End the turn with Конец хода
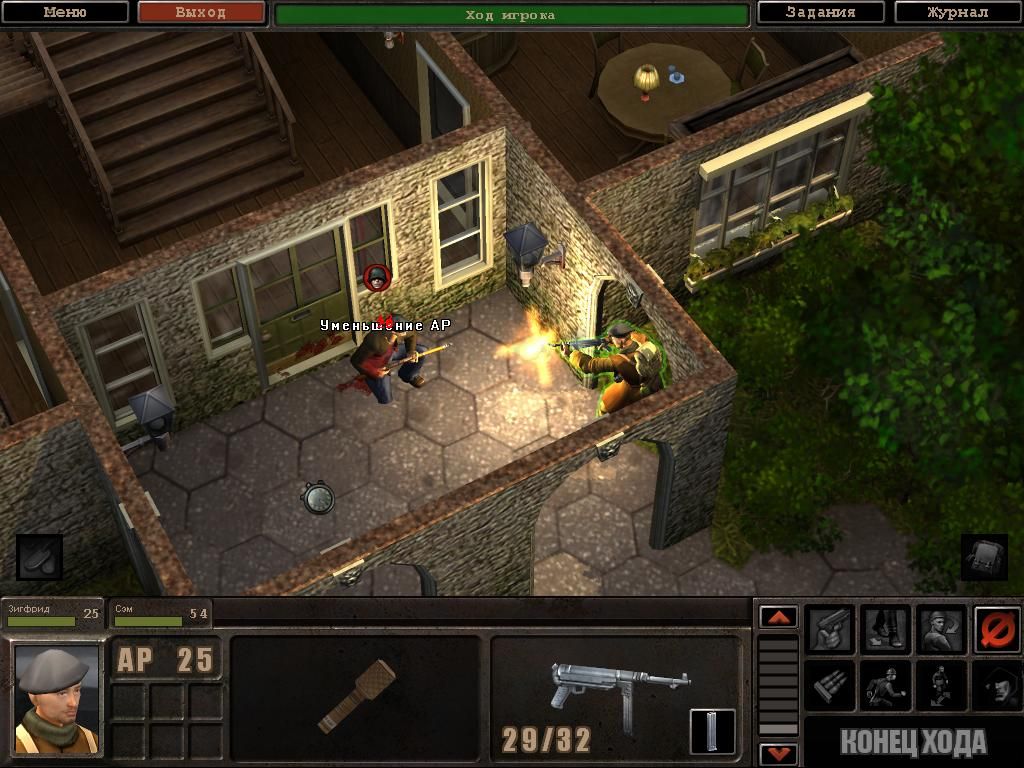 click(912, 743)
